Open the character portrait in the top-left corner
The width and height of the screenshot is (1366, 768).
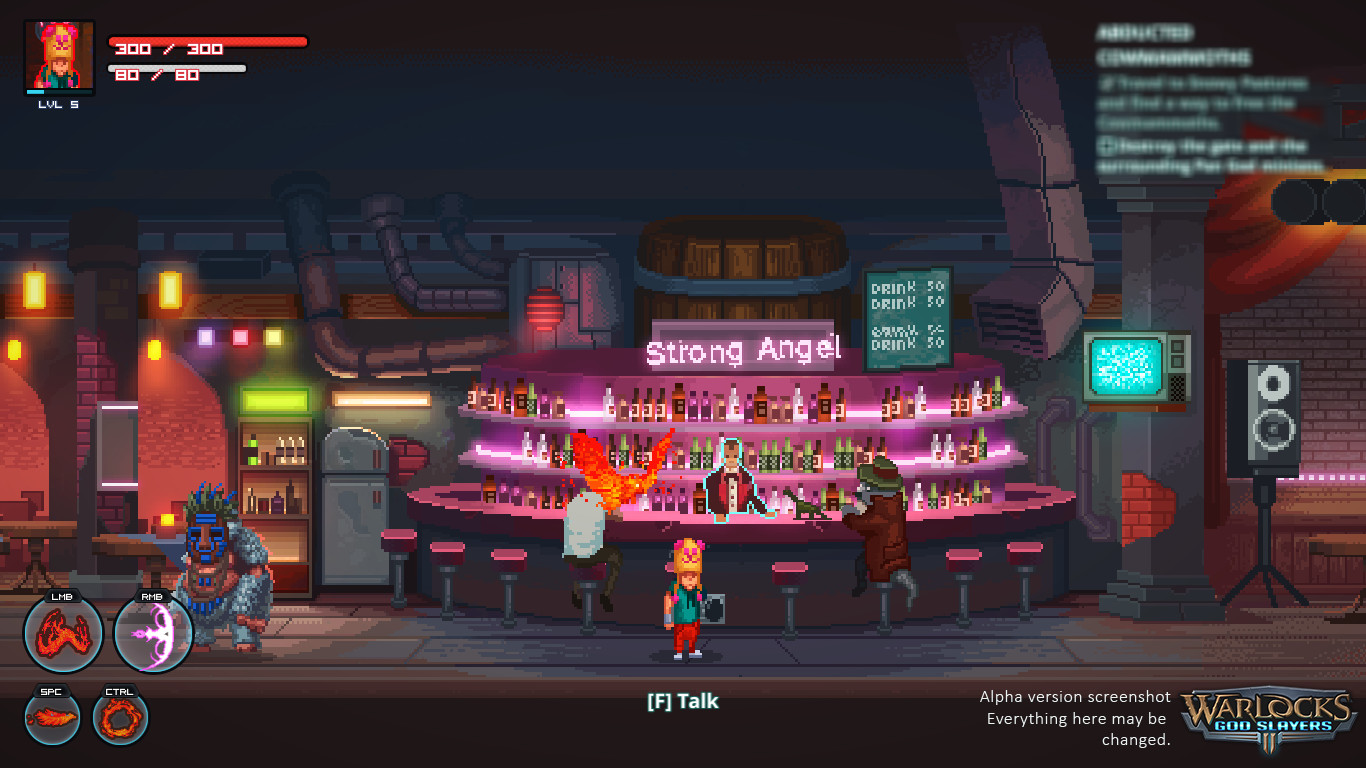(62, 57)
